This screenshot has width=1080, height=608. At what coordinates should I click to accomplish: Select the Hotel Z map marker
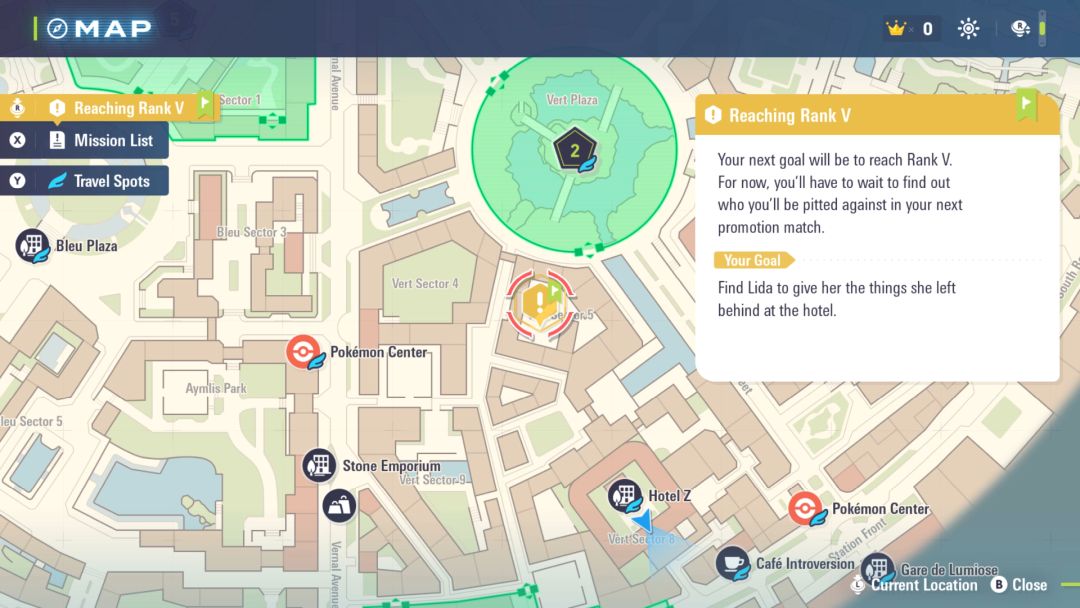pyautogui.click(x=625, y=496)
